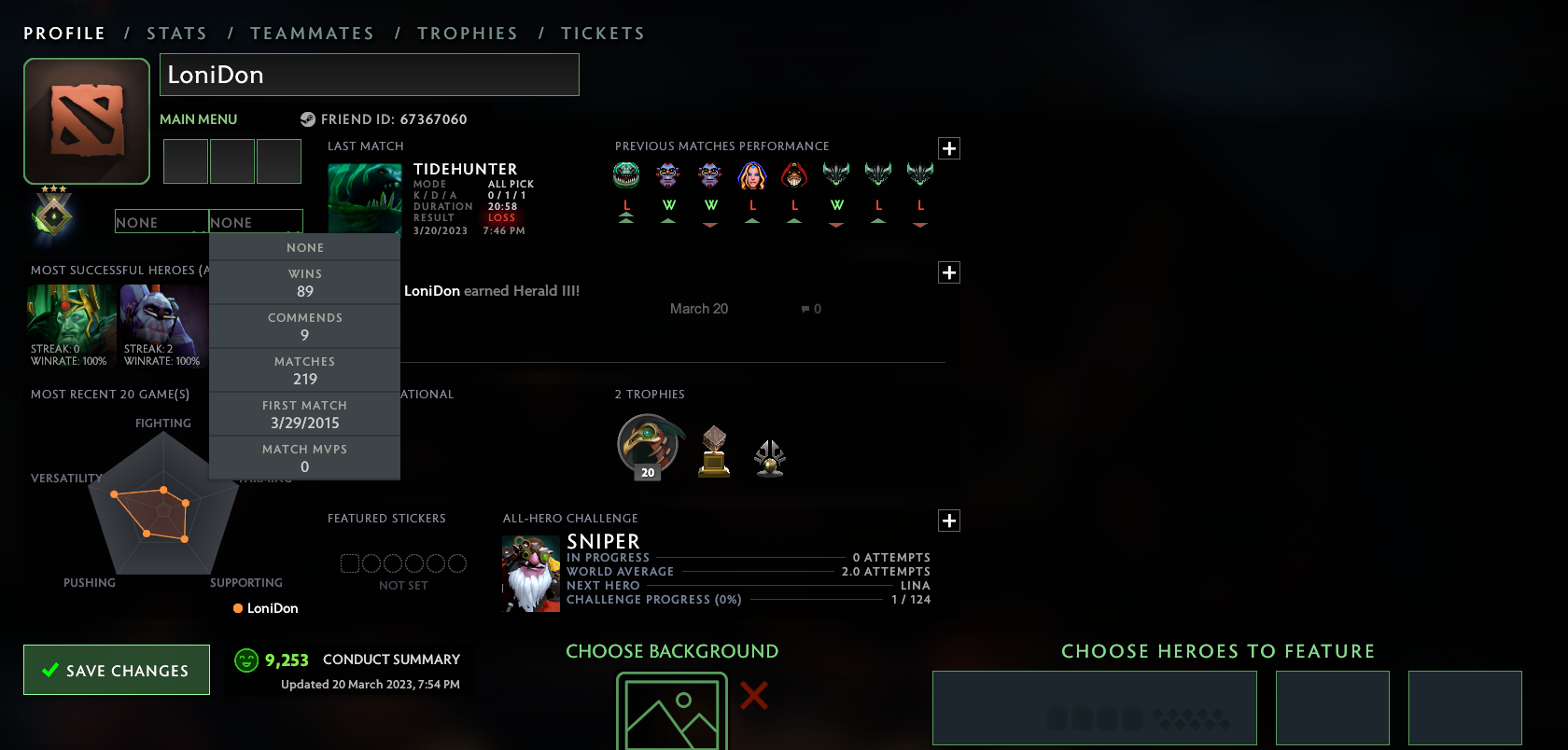
Task: Expand previous matches with the plus button
Action: tap(948, 148)
